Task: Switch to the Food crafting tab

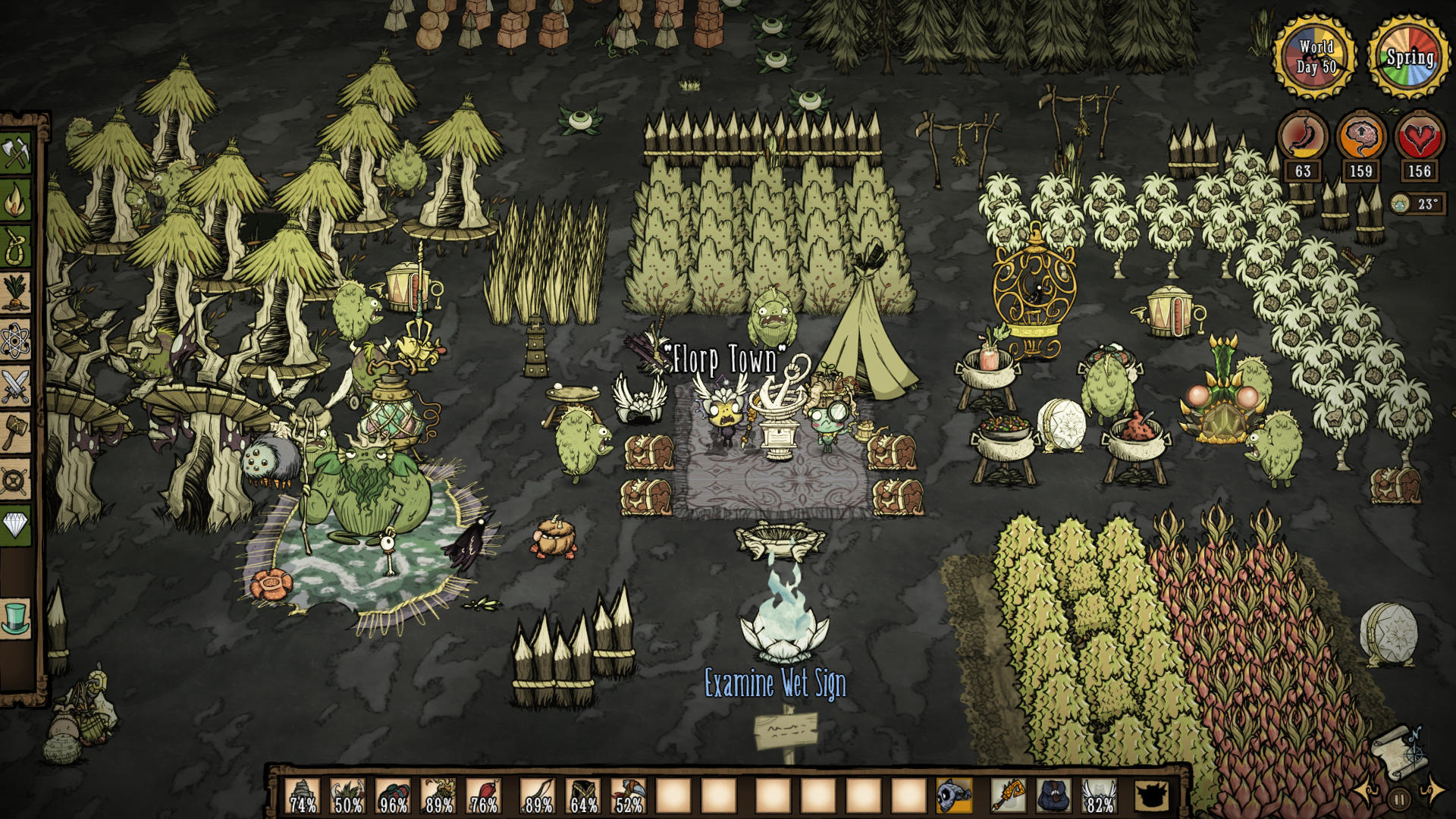Action: pos(15,293)
